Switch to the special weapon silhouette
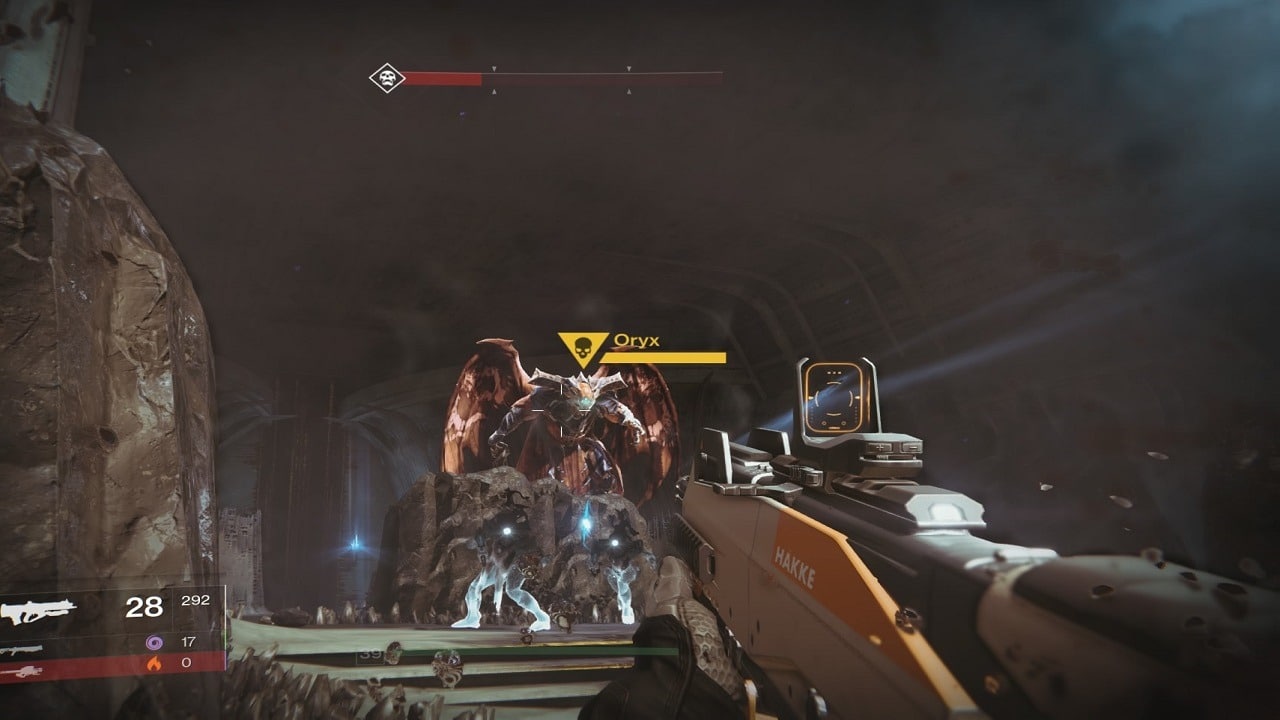1280x720 pixels. coord(22,650)
